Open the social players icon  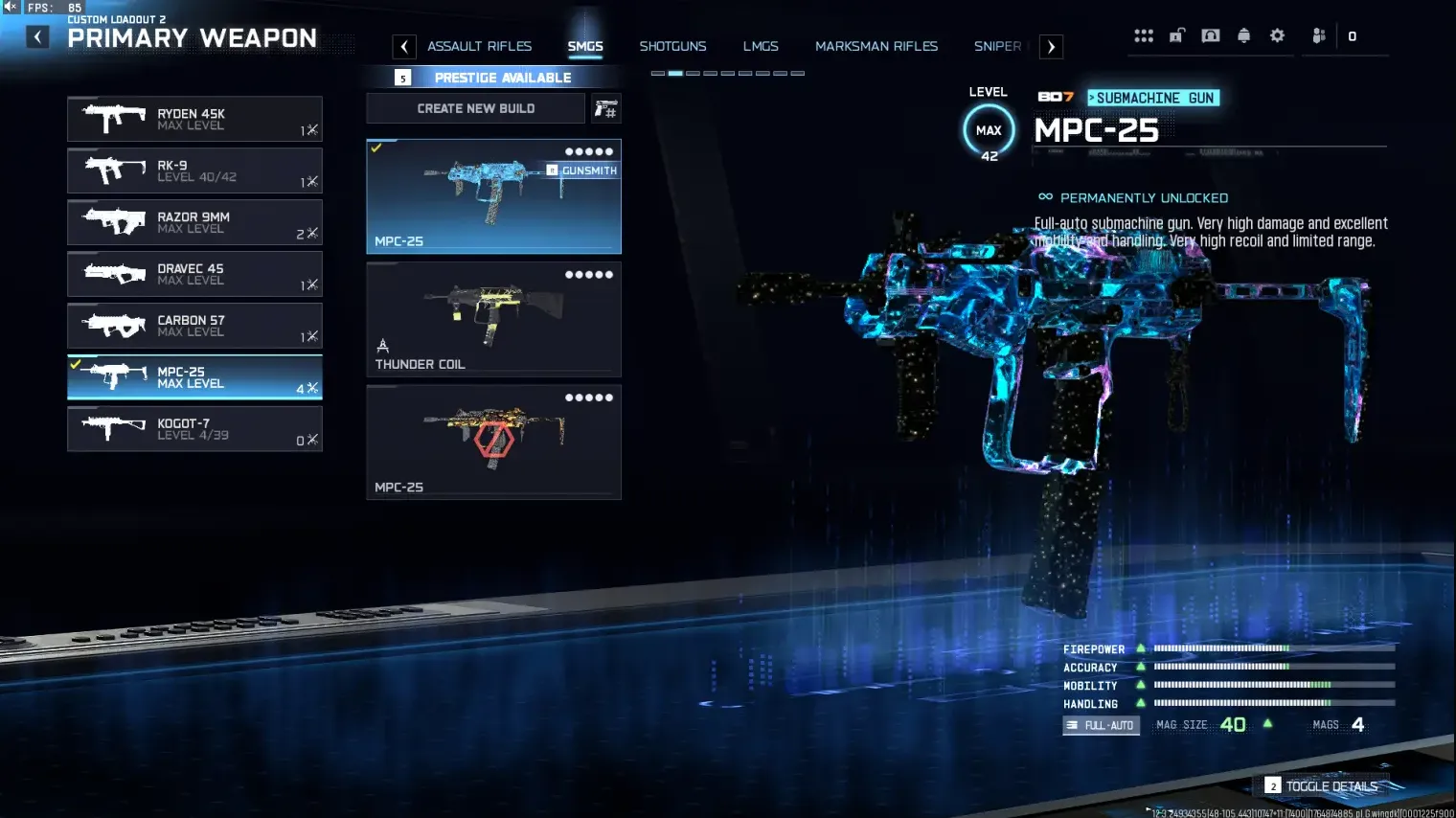pos(1318,34)
